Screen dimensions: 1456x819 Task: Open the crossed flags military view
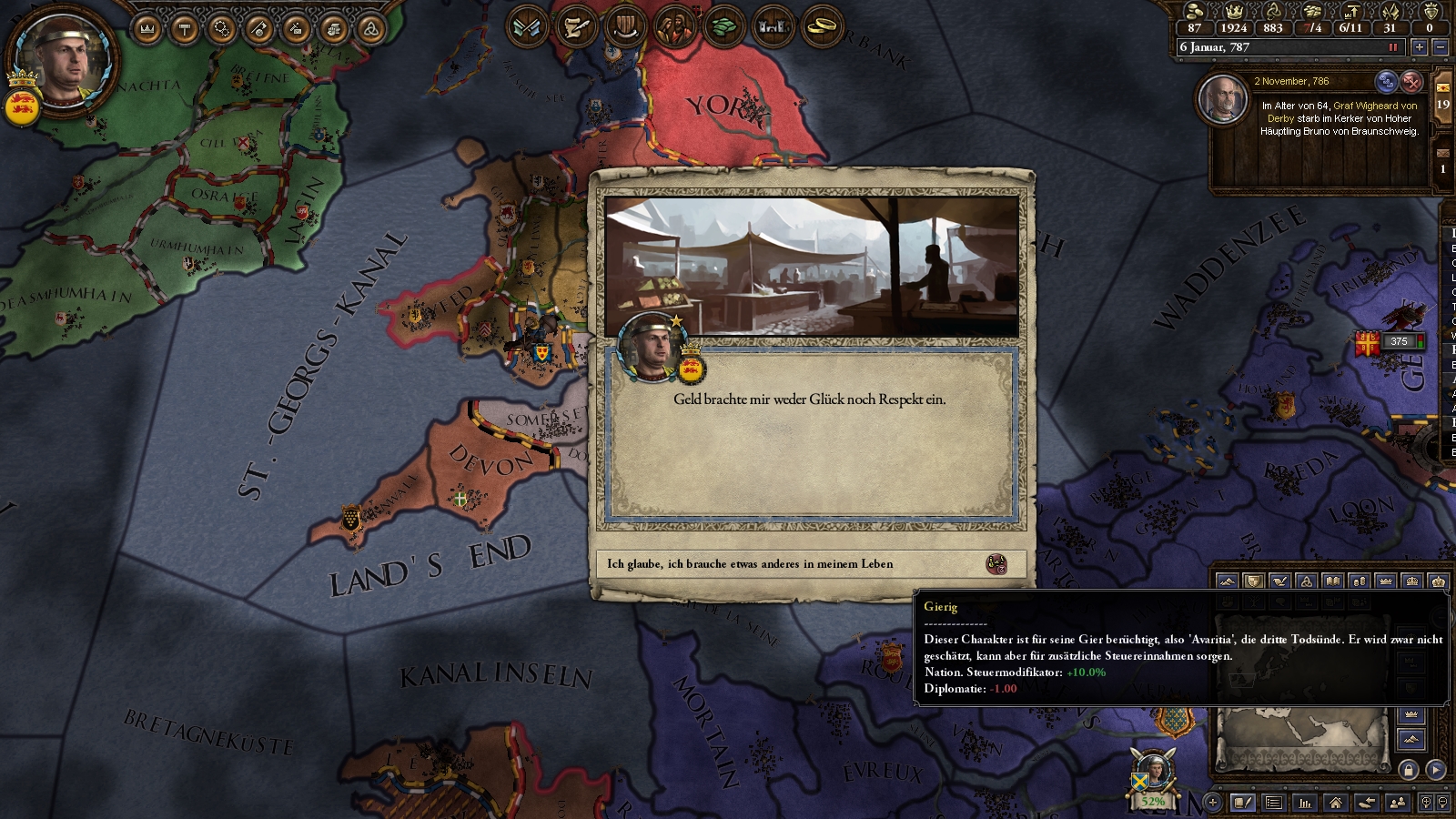527,27
